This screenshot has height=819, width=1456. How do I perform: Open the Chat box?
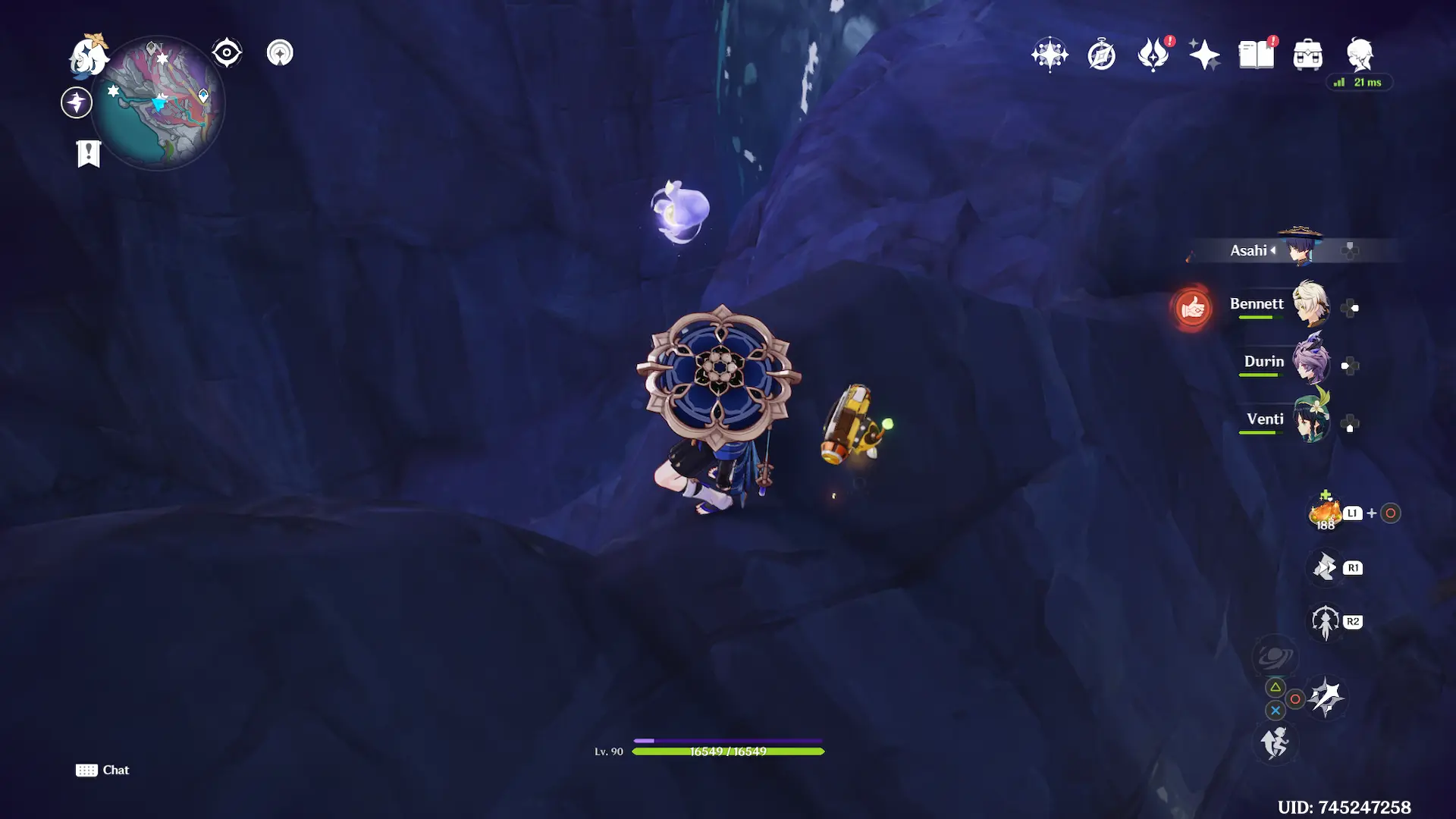click(102, 770)
